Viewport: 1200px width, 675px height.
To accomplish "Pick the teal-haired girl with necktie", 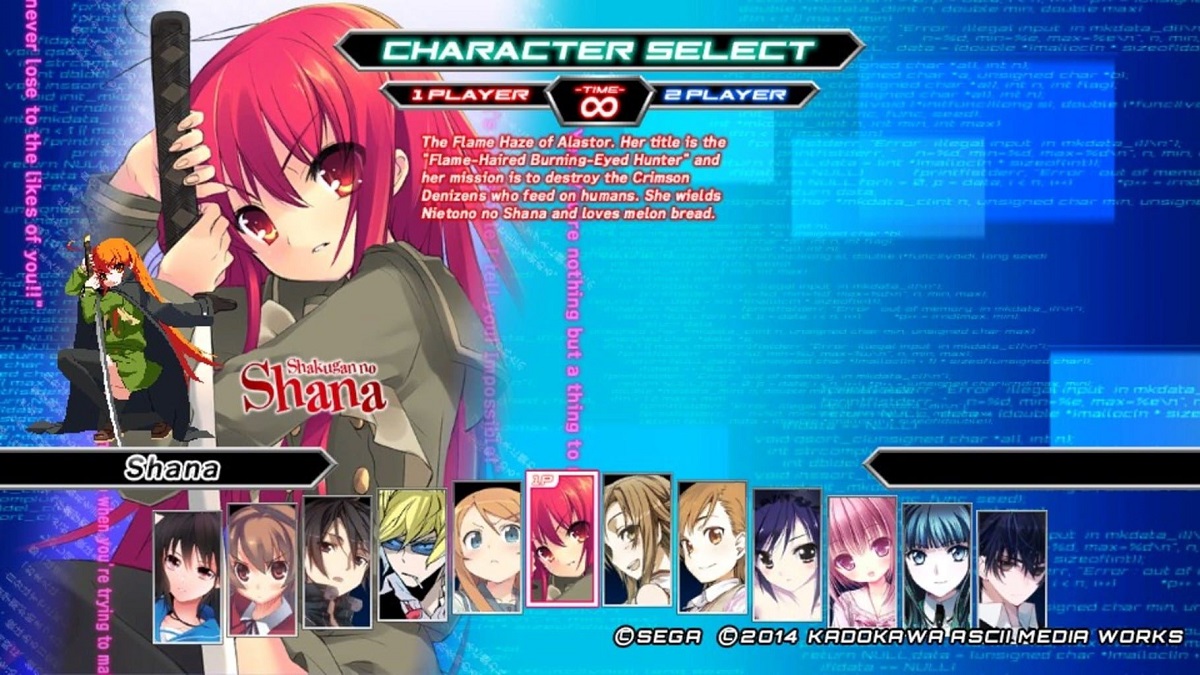I will tap(937, 568).
